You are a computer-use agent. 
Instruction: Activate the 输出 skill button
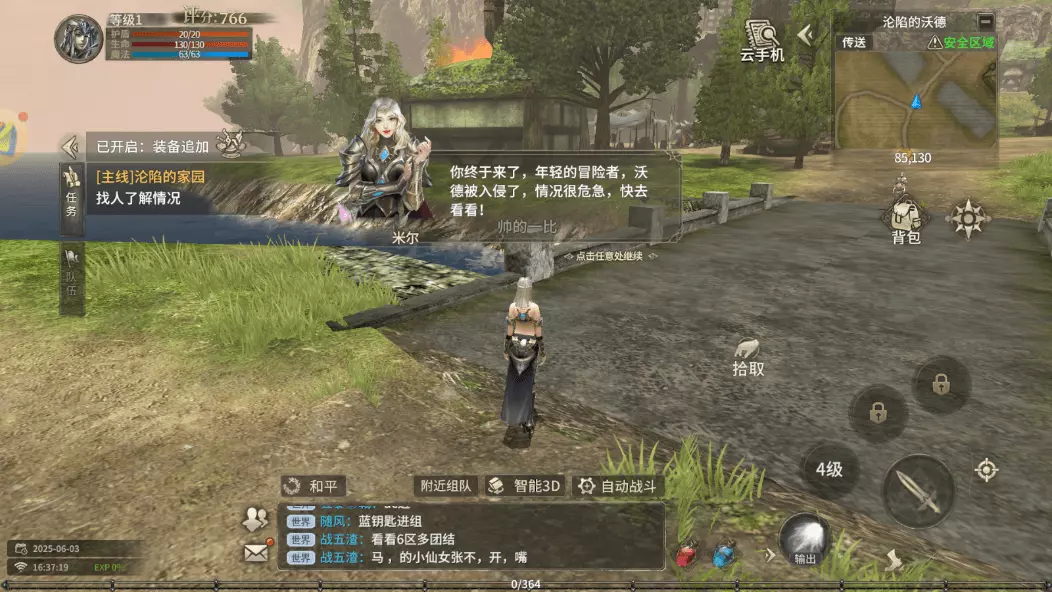pyautogui.click(x=804, y=540)
